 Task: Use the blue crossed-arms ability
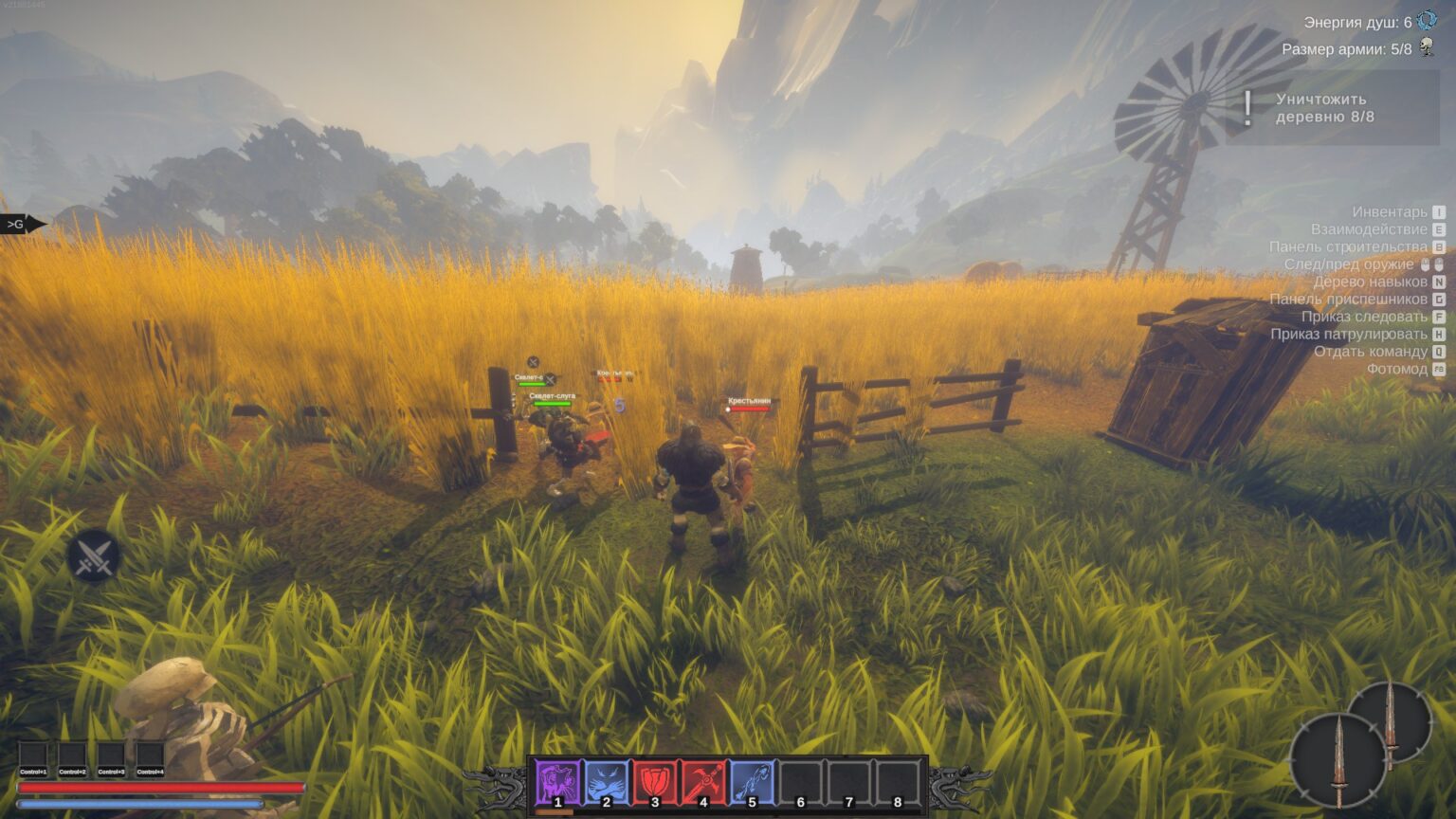coord(606,783)
